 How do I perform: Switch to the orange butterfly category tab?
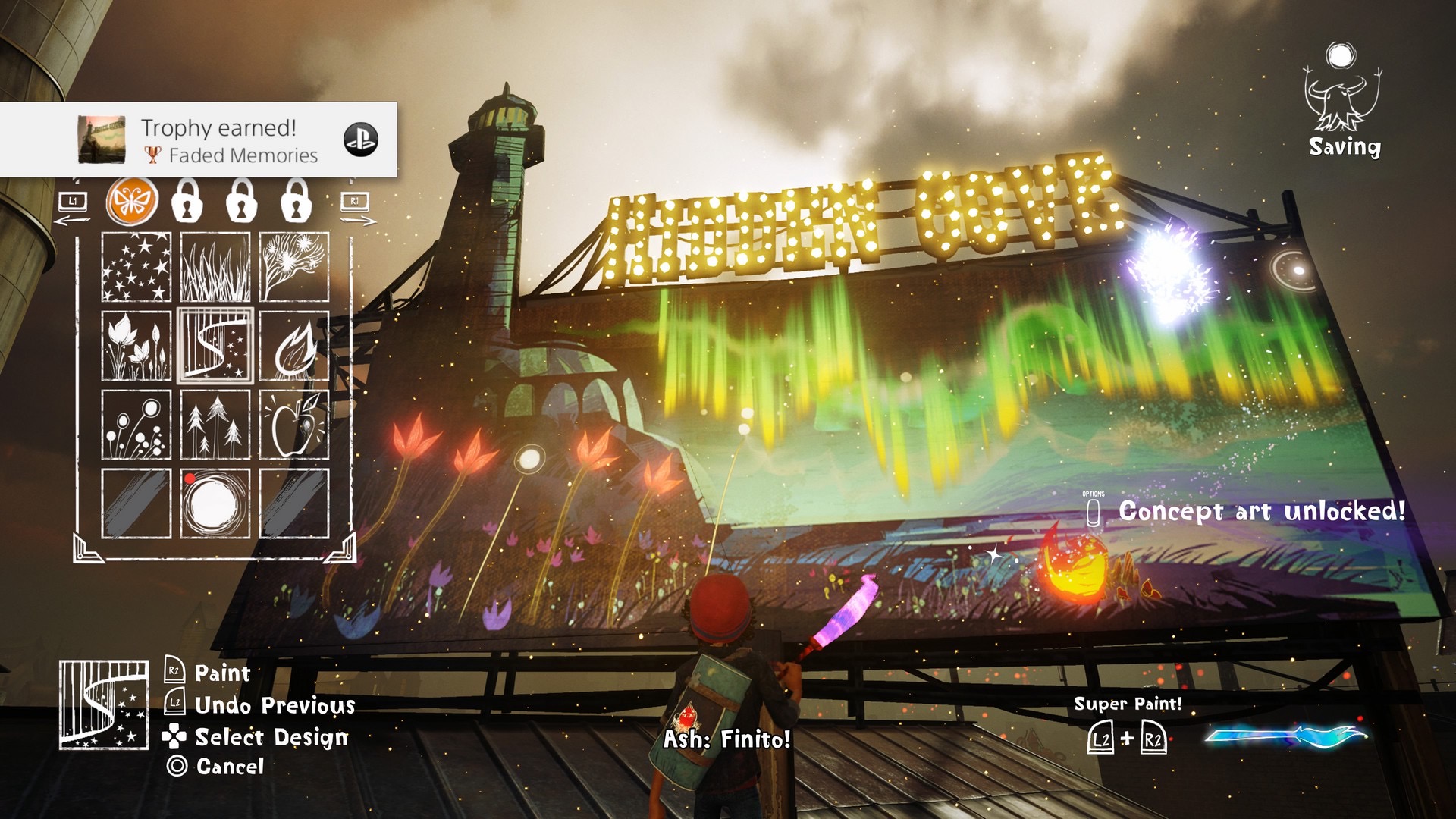[133, 202]
